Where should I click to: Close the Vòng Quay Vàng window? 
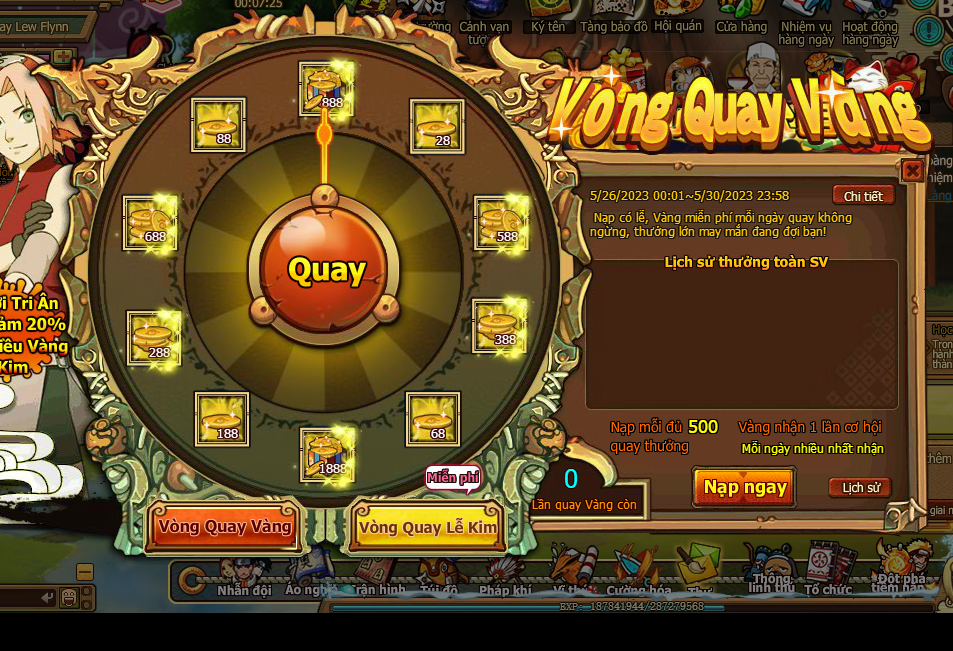click(912, 171)
